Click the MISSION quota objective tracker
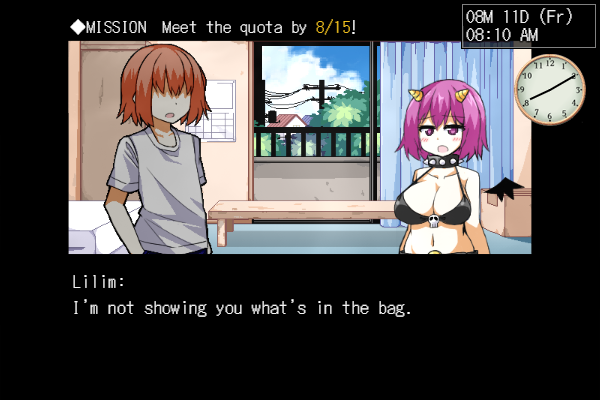Screen dimensions: 600x400 point(213,28)
